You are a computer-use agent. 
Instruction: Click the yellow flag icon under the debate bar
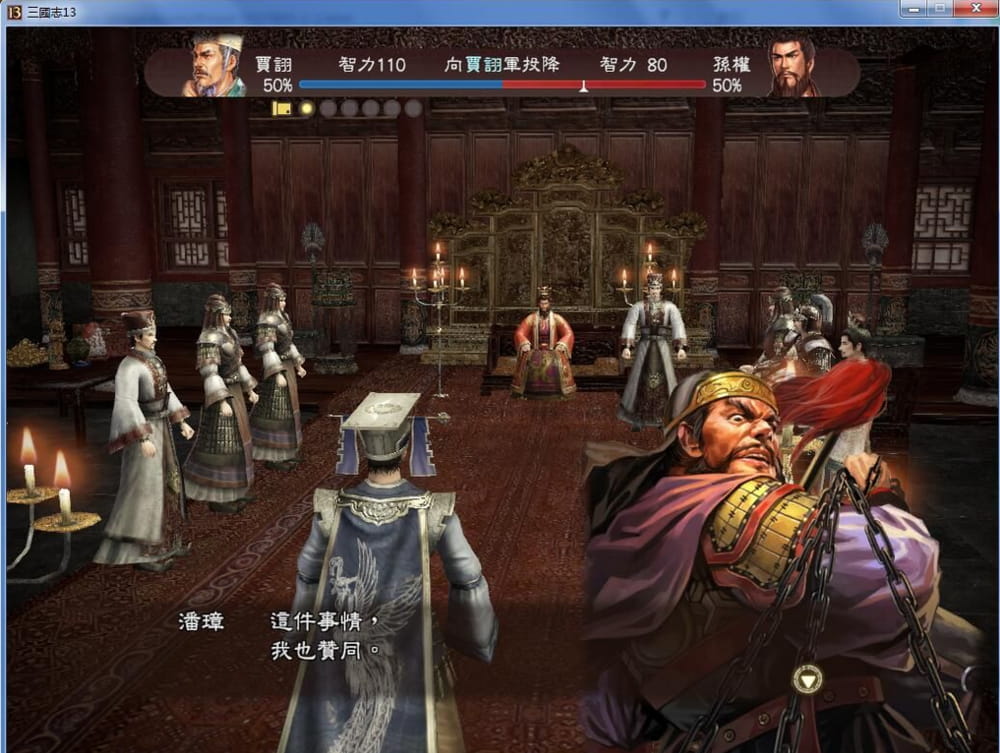pyautogui.click(x=282, y=108)
